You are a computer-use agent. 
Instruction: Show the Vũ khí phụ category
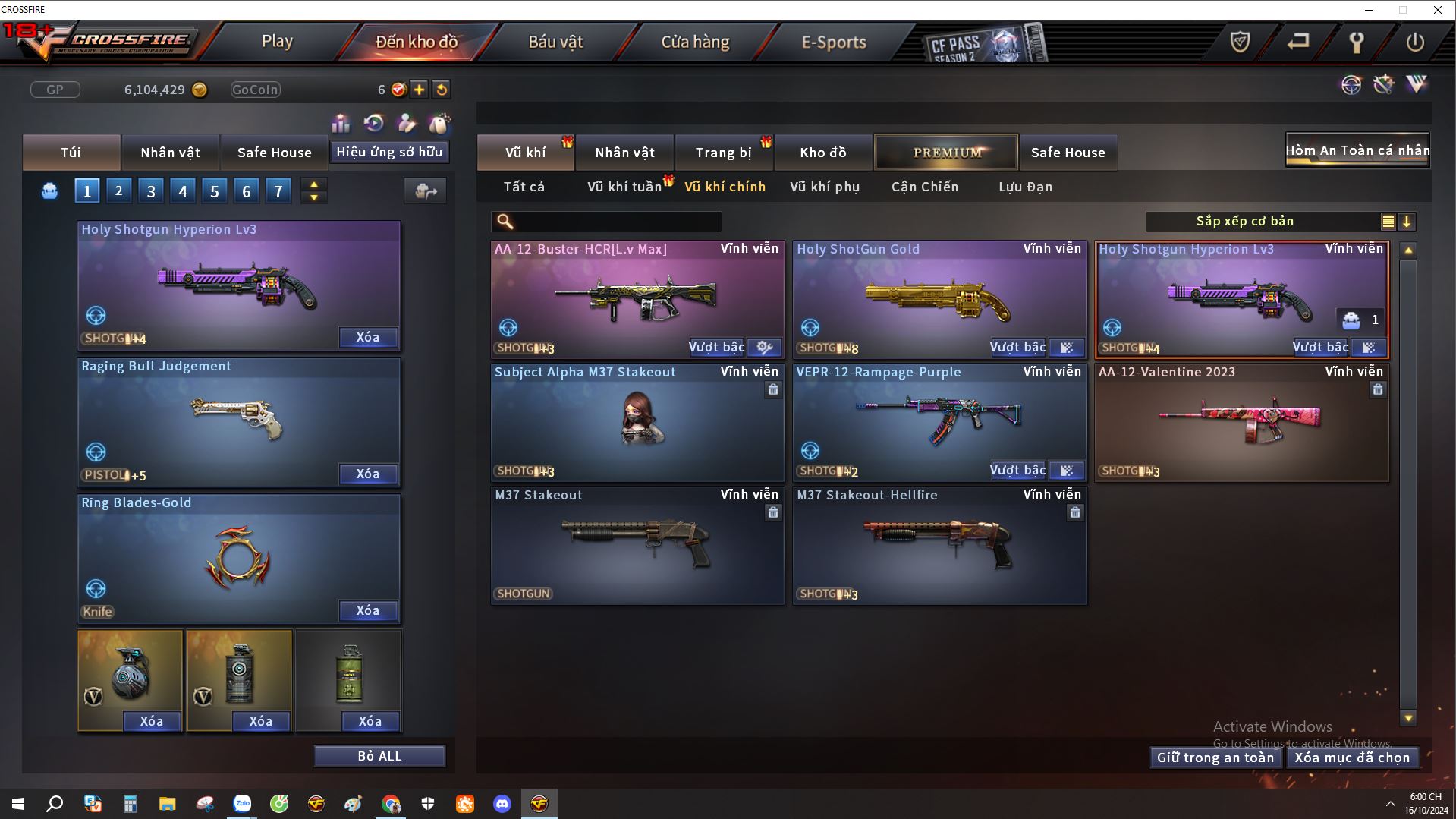(824, 187)
